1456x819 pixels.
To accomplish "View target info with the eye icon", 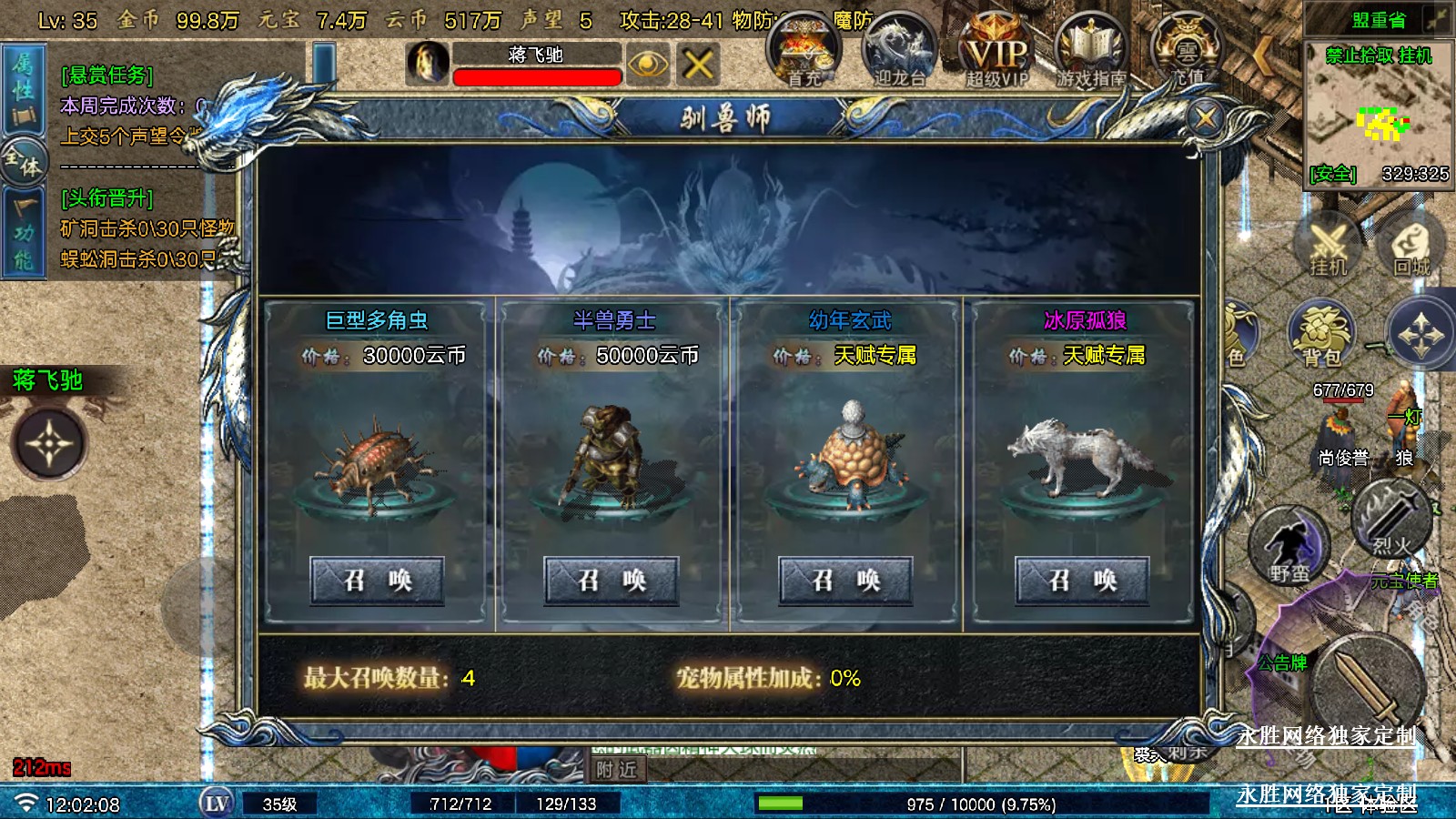I will pos(647,65).
